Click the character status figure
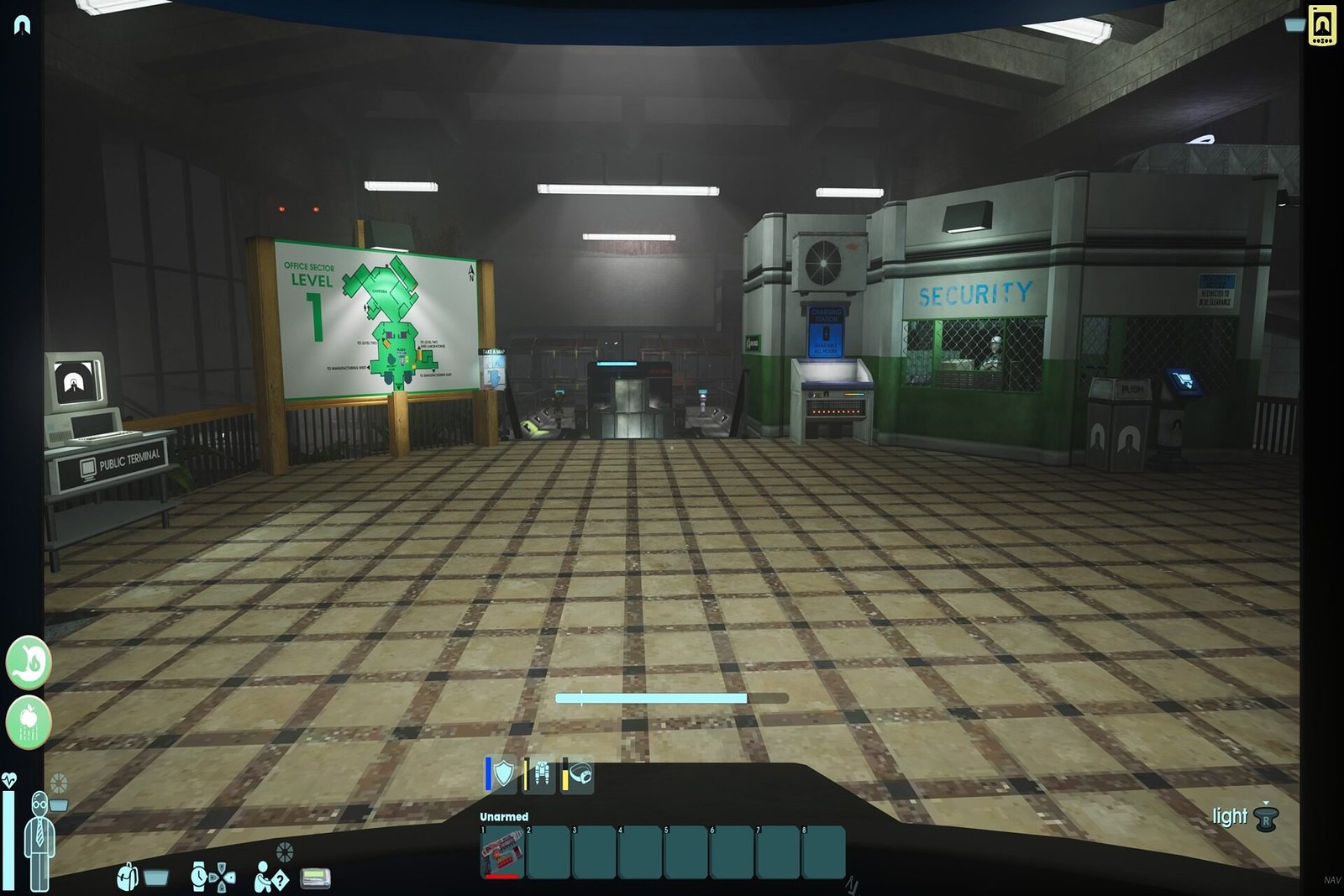Viewport: 1344px width, 896px height. tap(40, 840)
